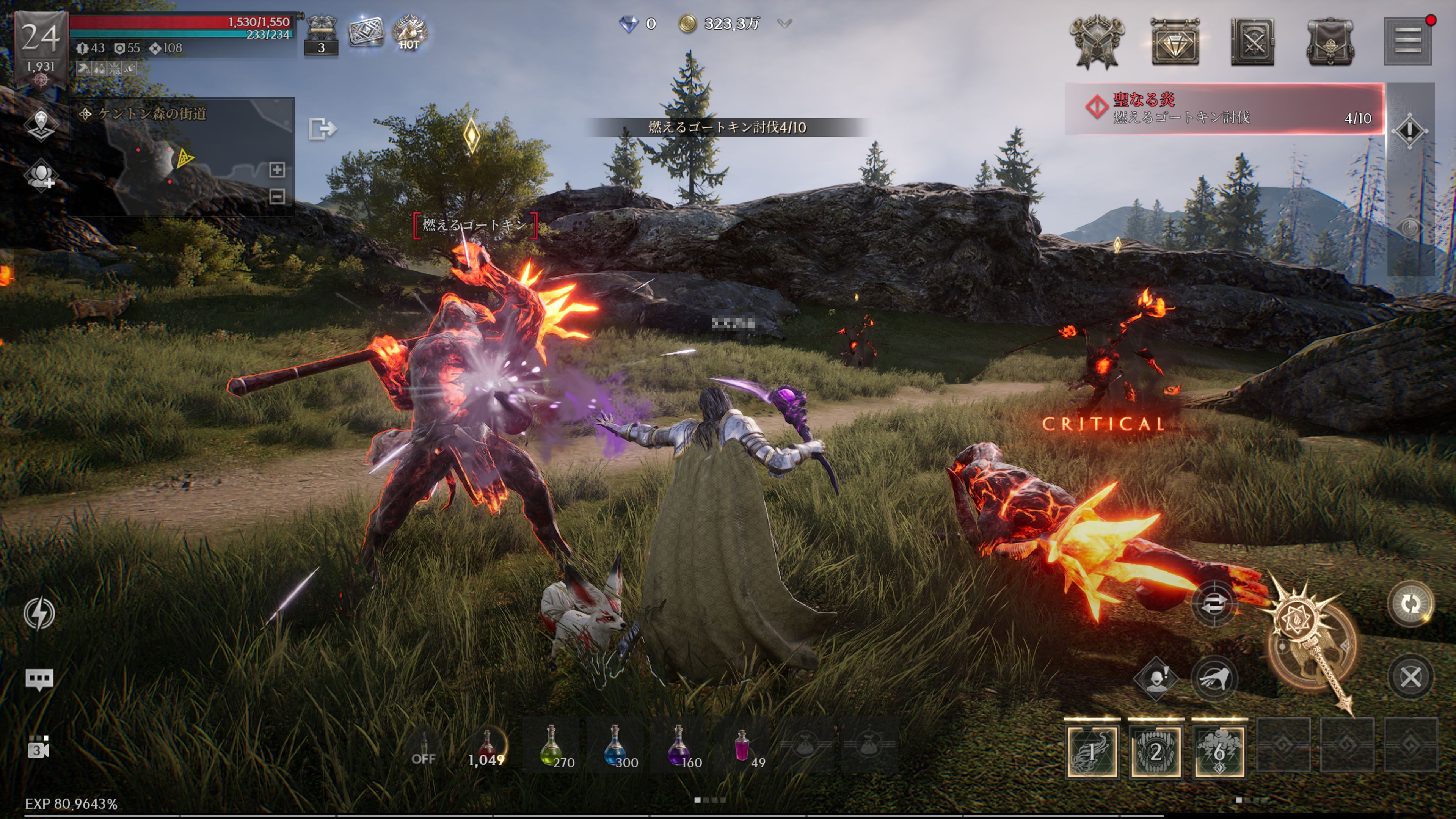The image size is (1456, 819).
Task: Expand the currency dropdown arrow
Action: [x=784, y=24]
